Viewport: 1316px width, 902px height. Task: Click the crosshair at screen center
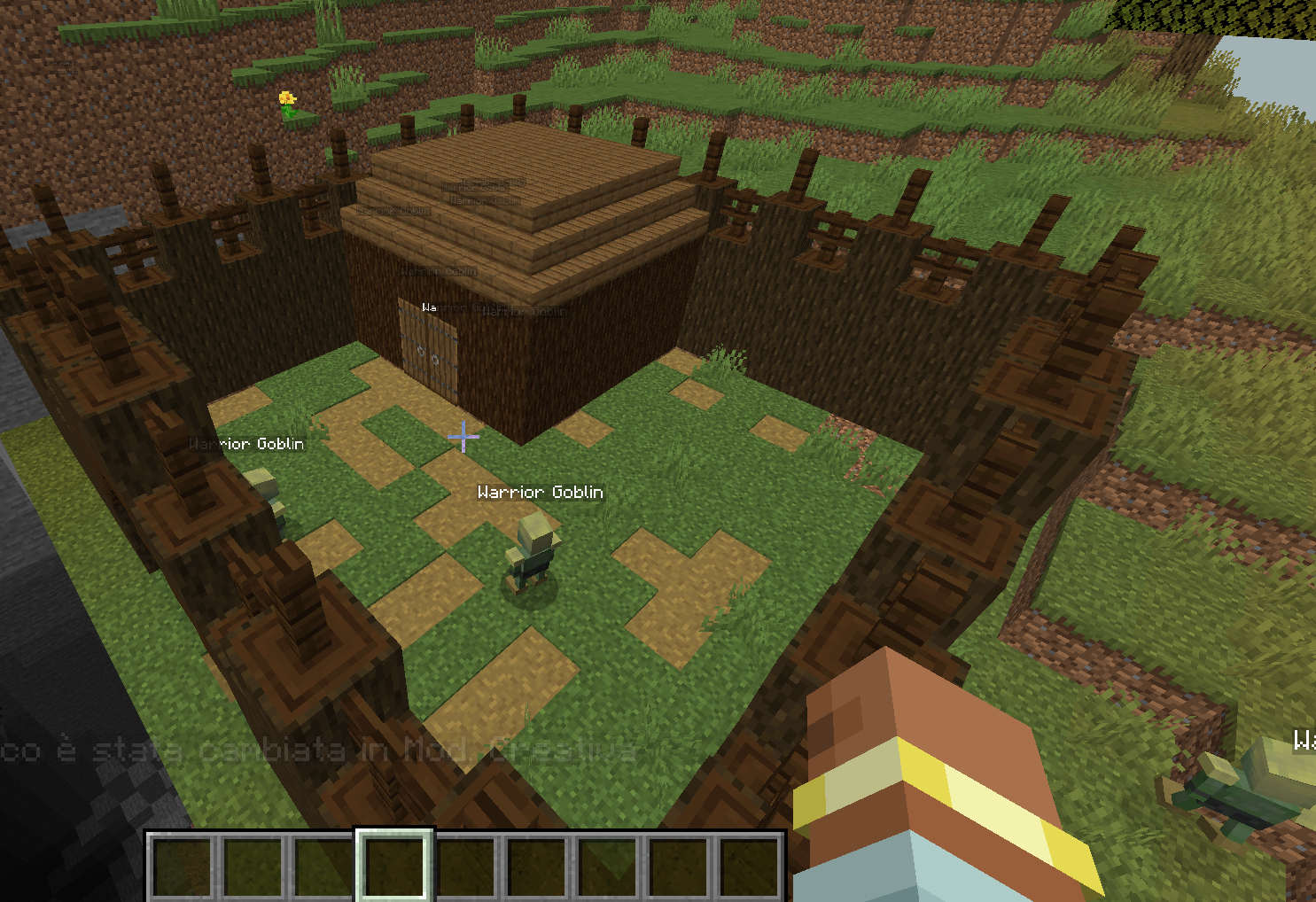pyautogui.click(x=463, y=436)
